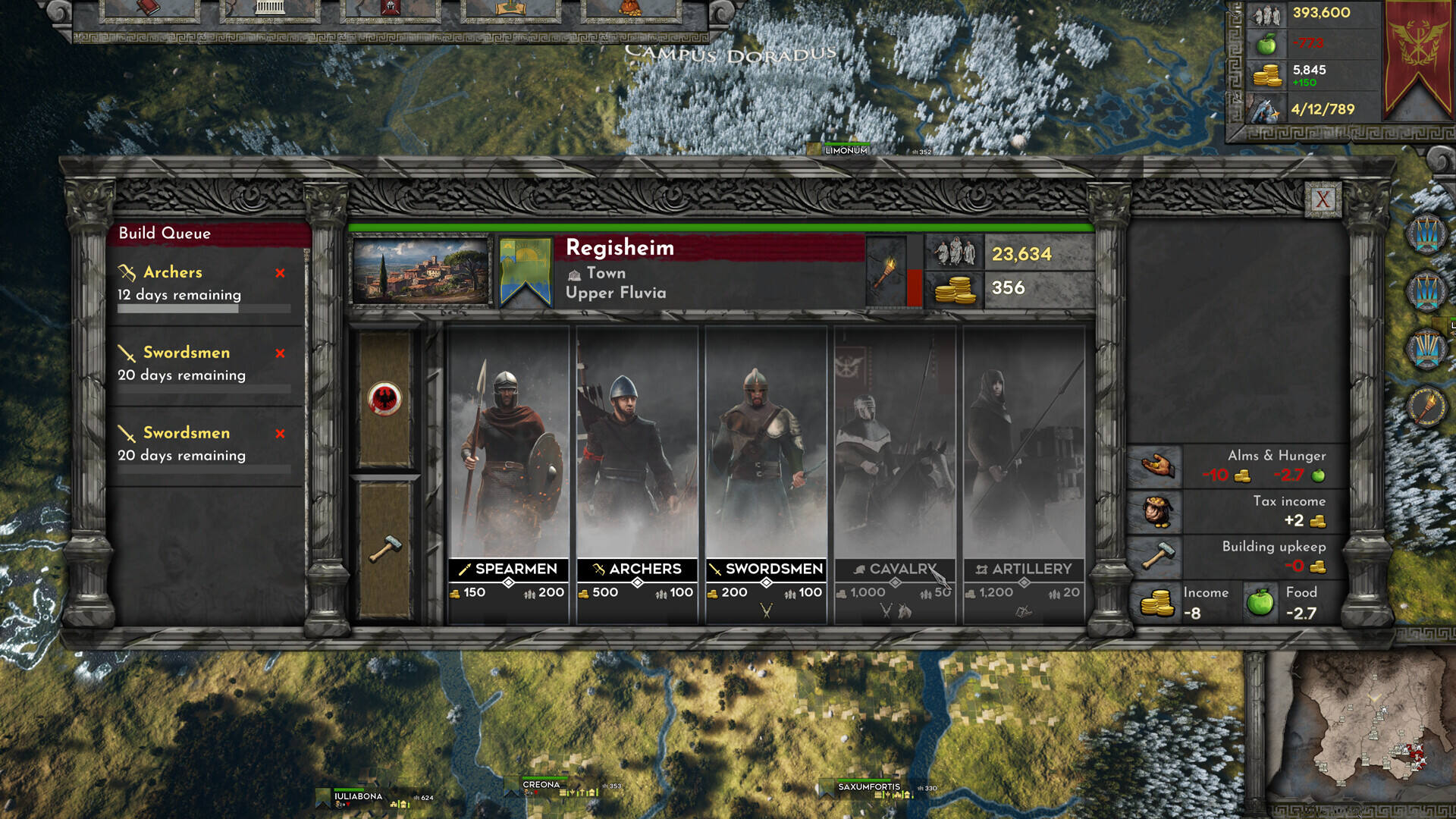Close the Regisheim town panel

(x=1323, y=199)
